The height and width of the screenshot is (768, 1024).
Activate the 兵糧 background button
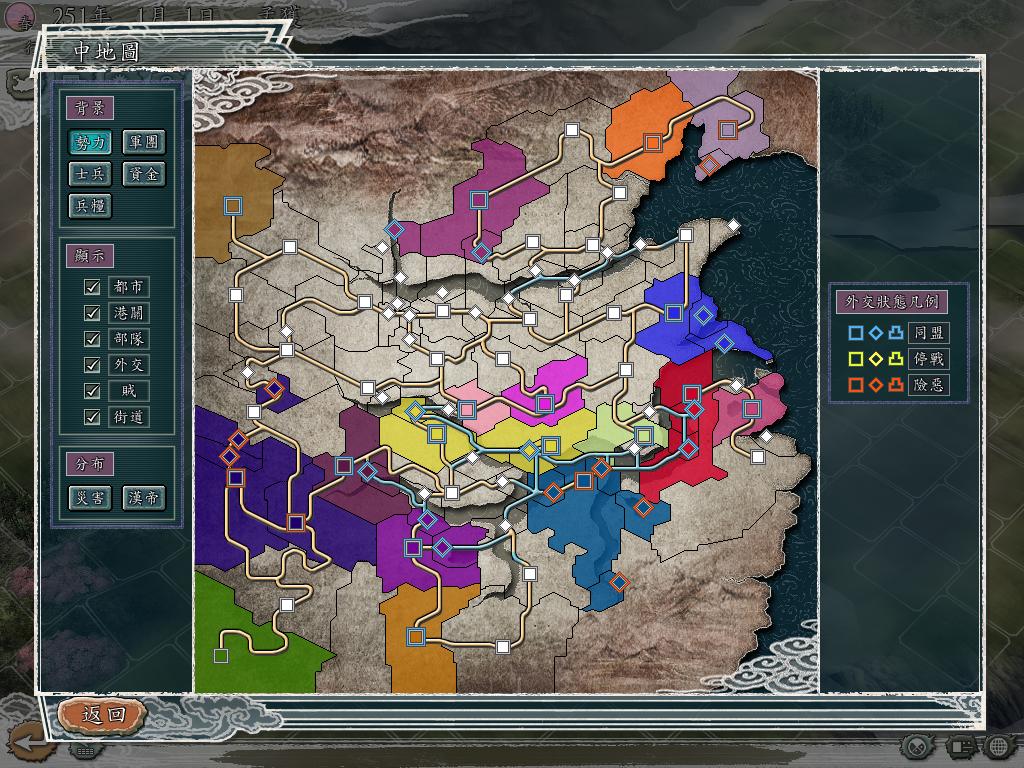(x=90, y=206)
